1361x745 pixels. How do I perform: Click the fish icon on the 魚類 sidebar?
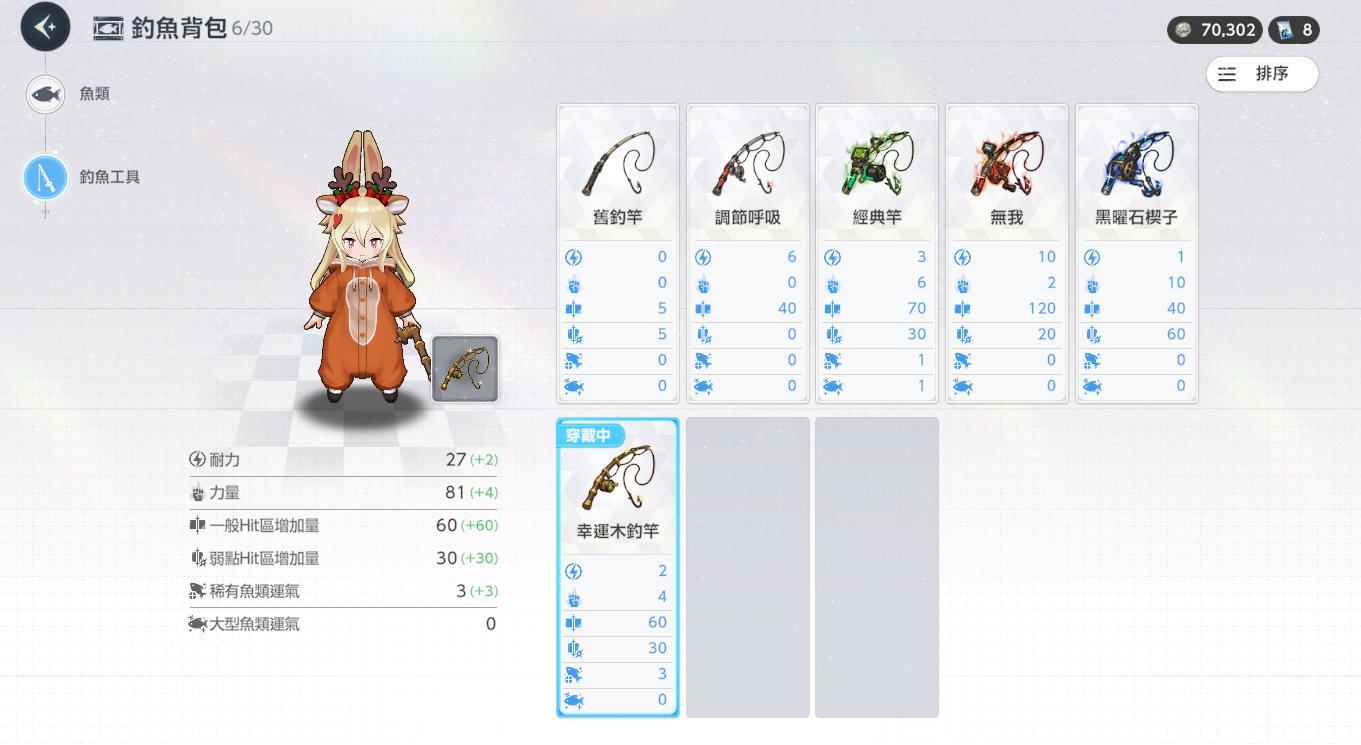(44, 93)
